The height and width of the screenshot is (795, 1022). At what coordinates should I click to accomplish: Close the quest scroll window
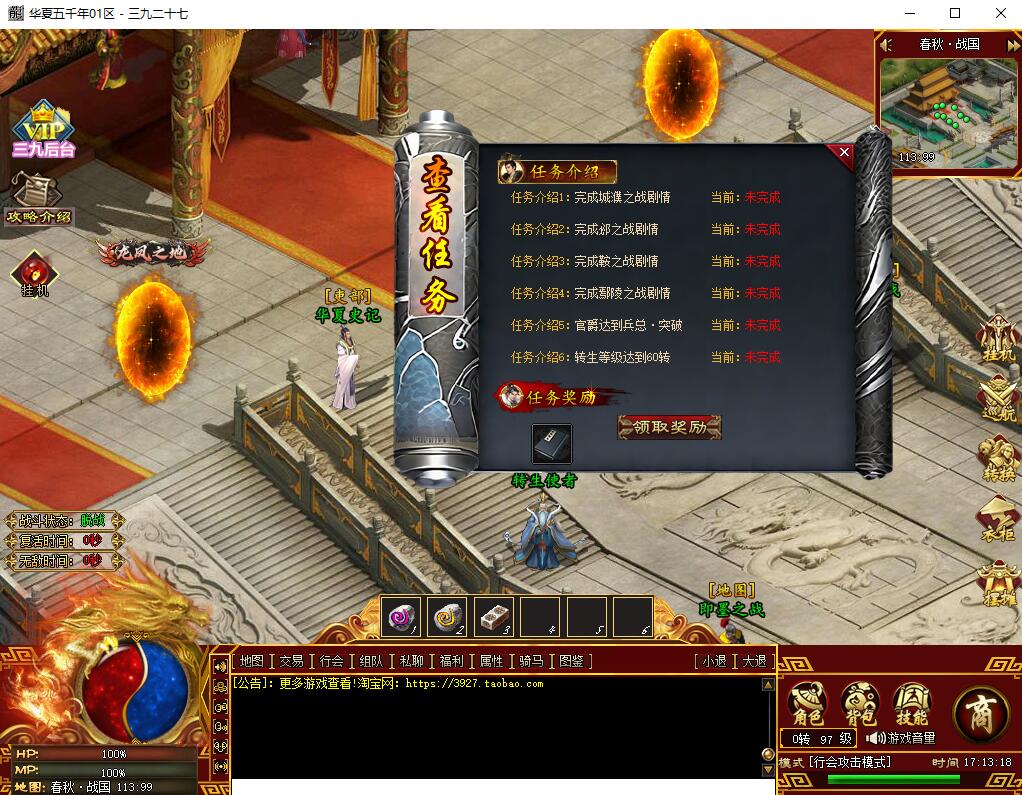(844, 153)
